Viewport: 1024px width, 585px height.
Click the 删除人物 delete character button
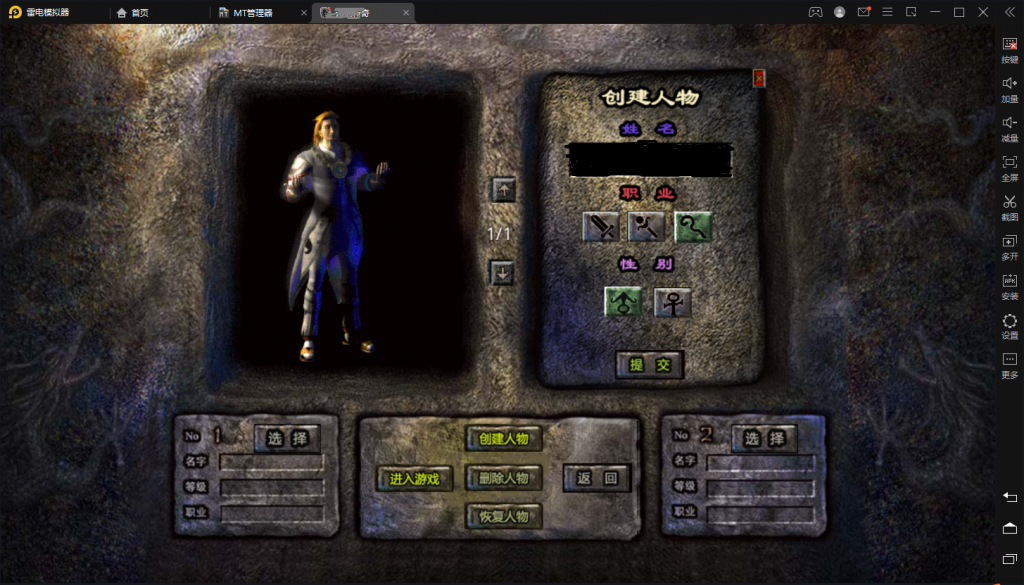coord(503,478)
